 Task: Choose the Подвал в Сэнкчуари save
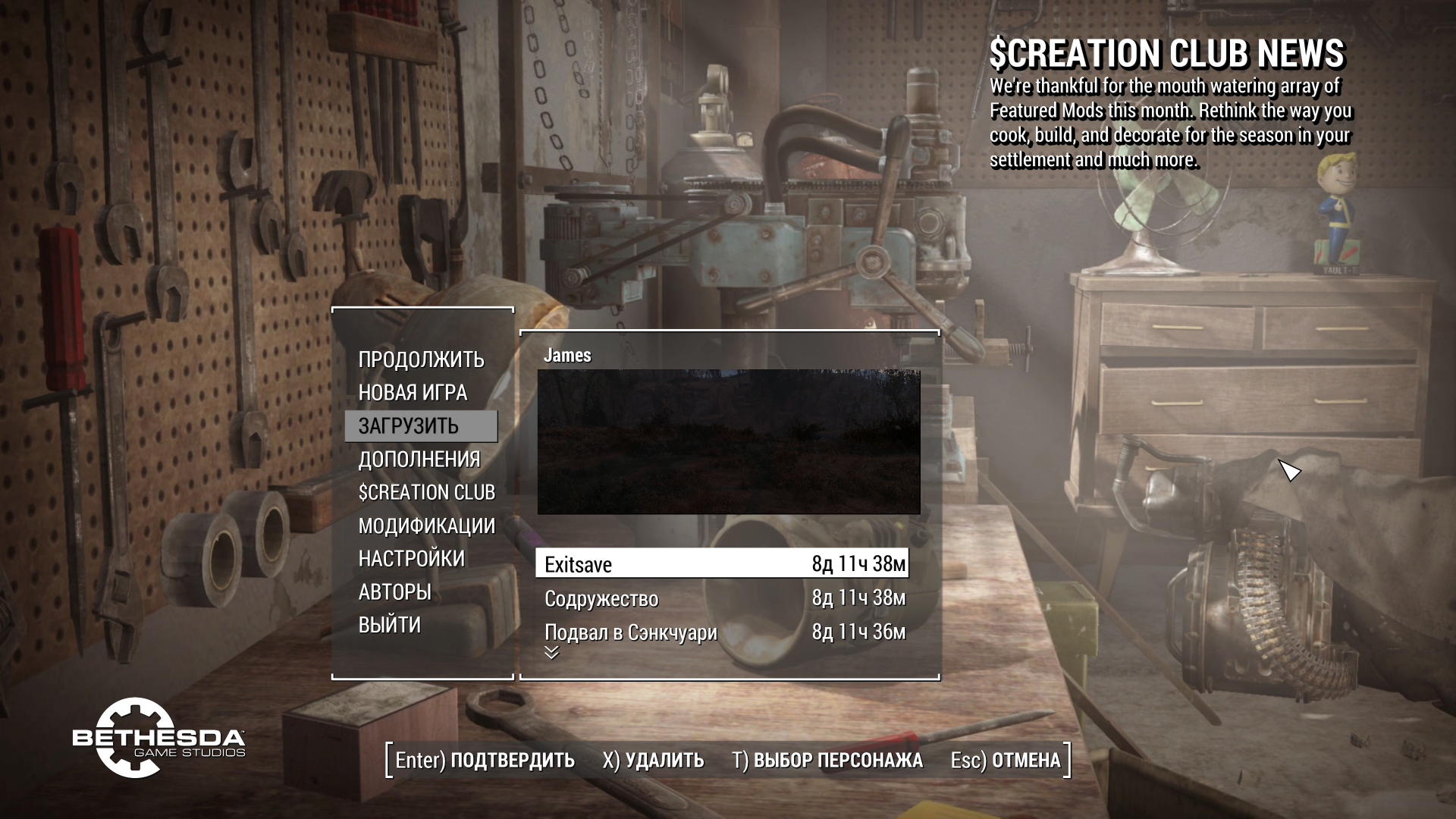click(722, 632)
